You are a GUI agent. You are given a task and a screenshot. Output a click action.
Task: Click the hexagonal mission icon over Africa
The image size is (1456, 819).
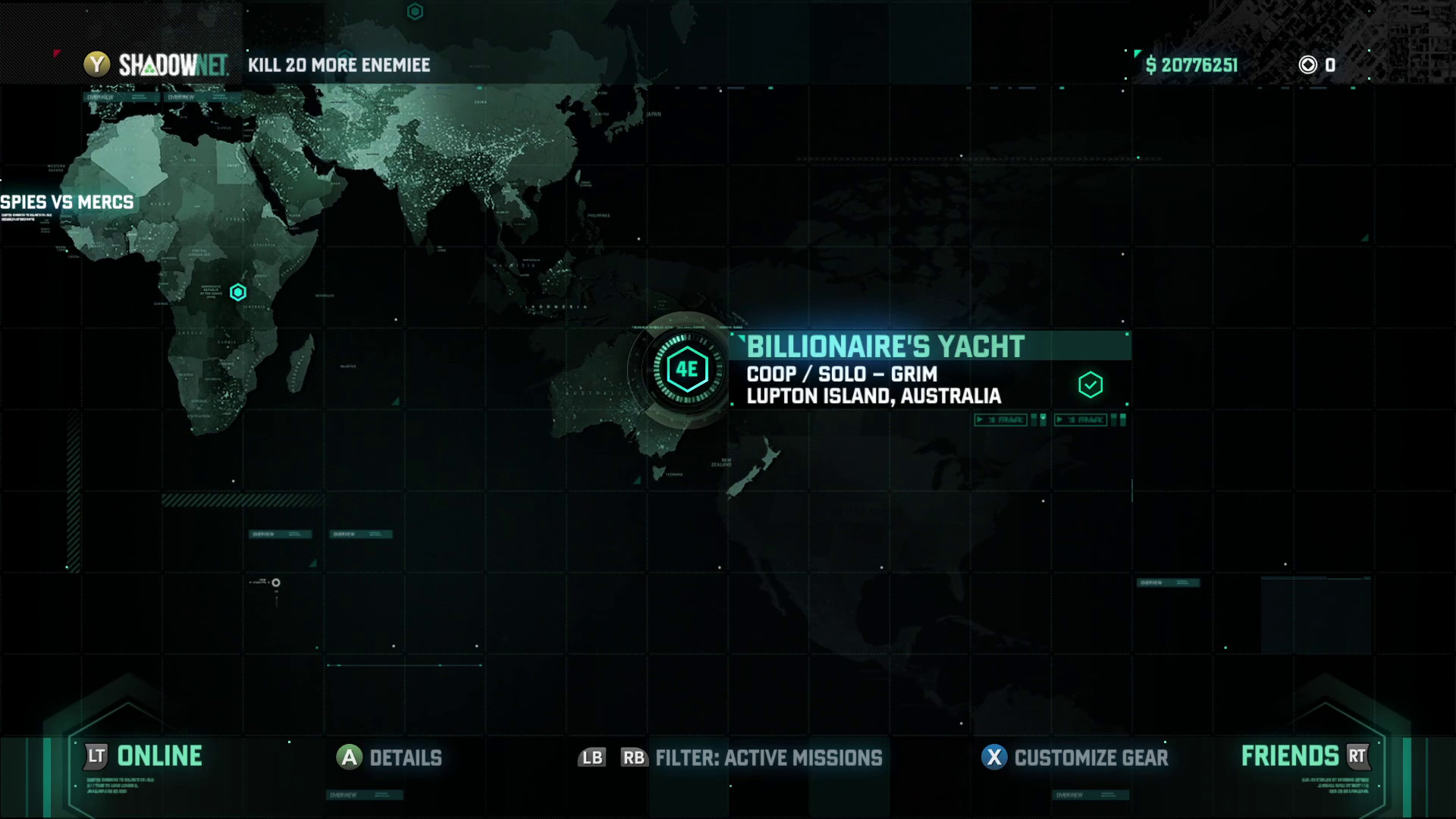(238, 291)
